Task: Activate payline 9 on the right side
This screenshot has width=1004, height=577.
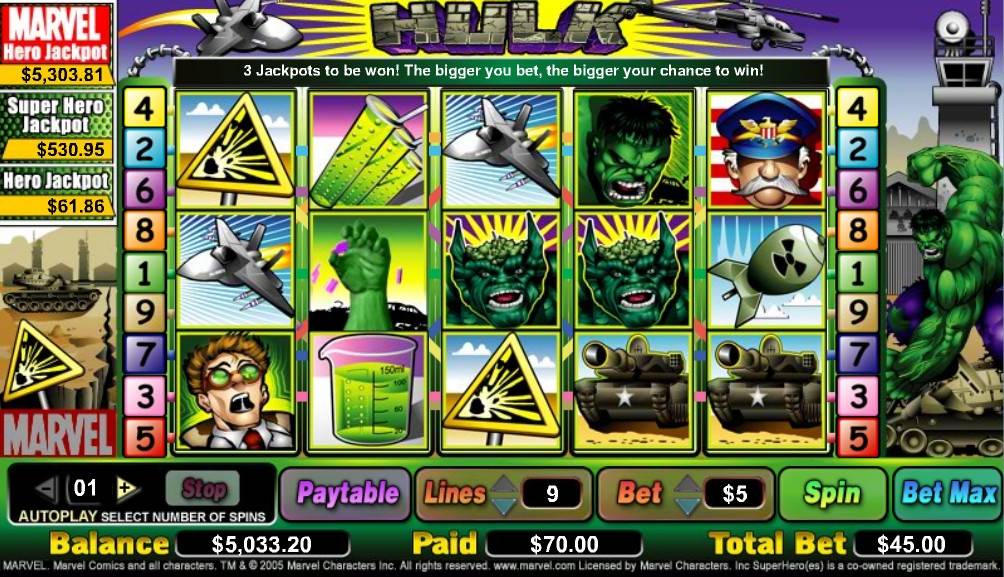Action: click(857, 313)
